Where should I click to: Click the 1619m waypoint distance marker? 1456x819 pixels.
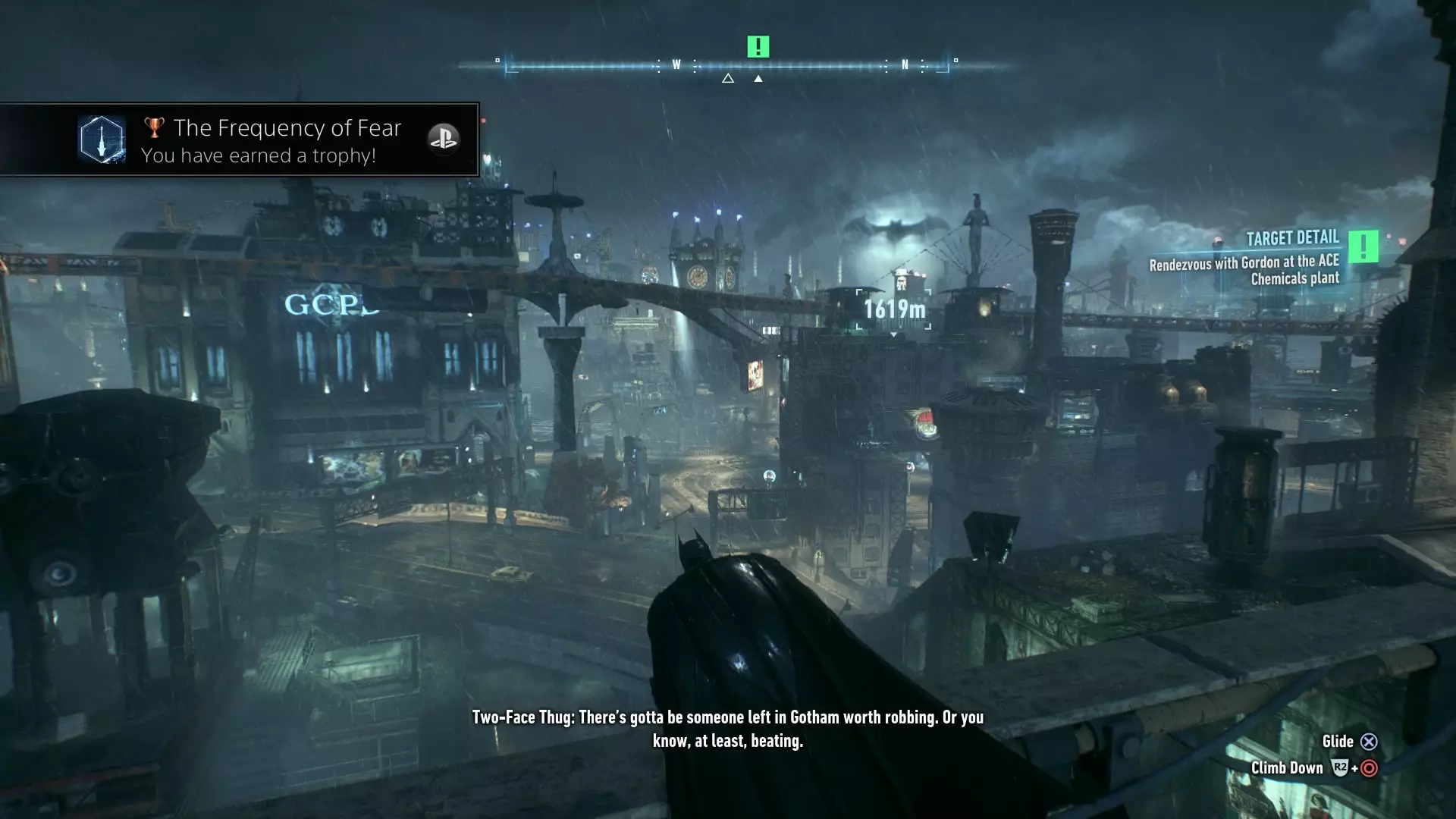pyautogui.click(x=894, y=309)
